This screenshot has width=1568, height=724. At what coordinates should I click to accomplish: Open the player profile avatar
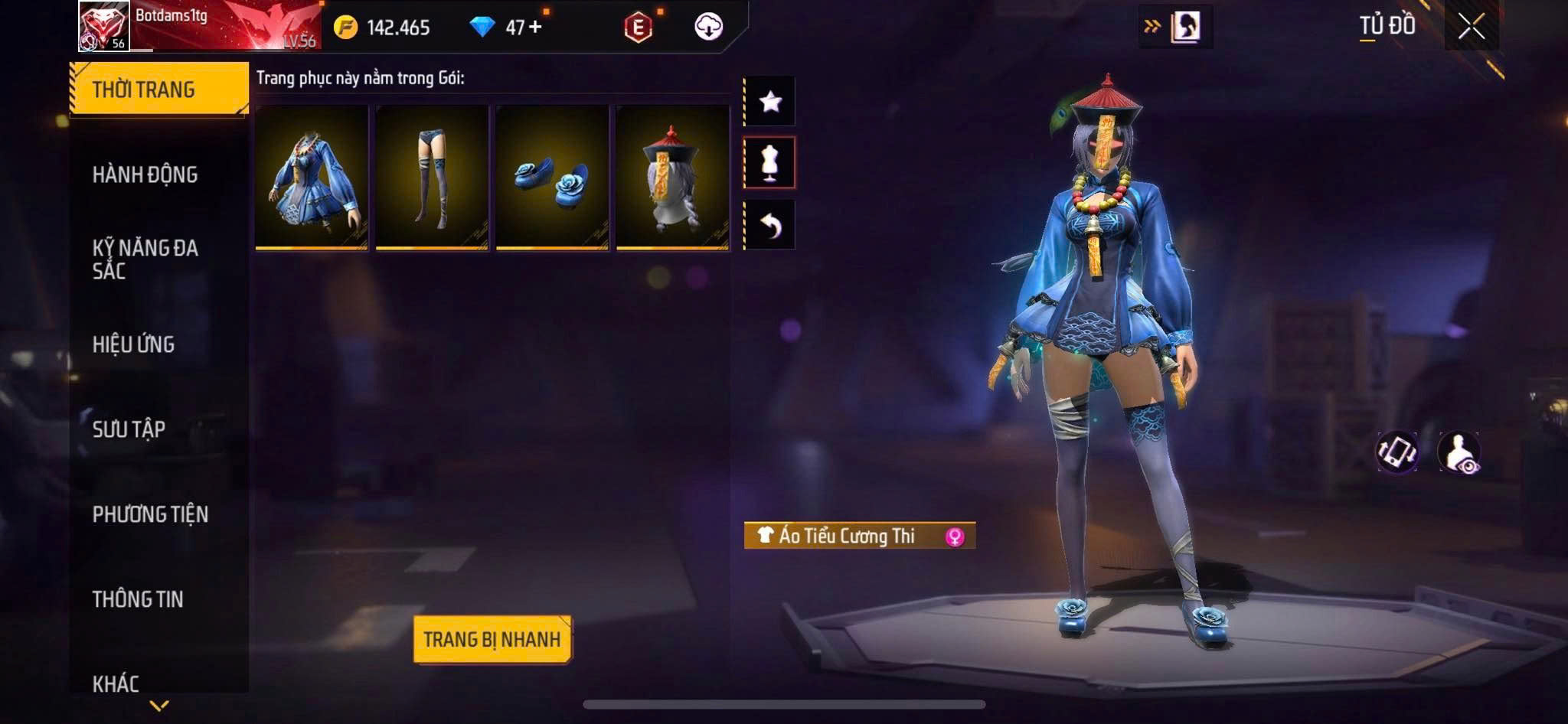click(104, 26)
